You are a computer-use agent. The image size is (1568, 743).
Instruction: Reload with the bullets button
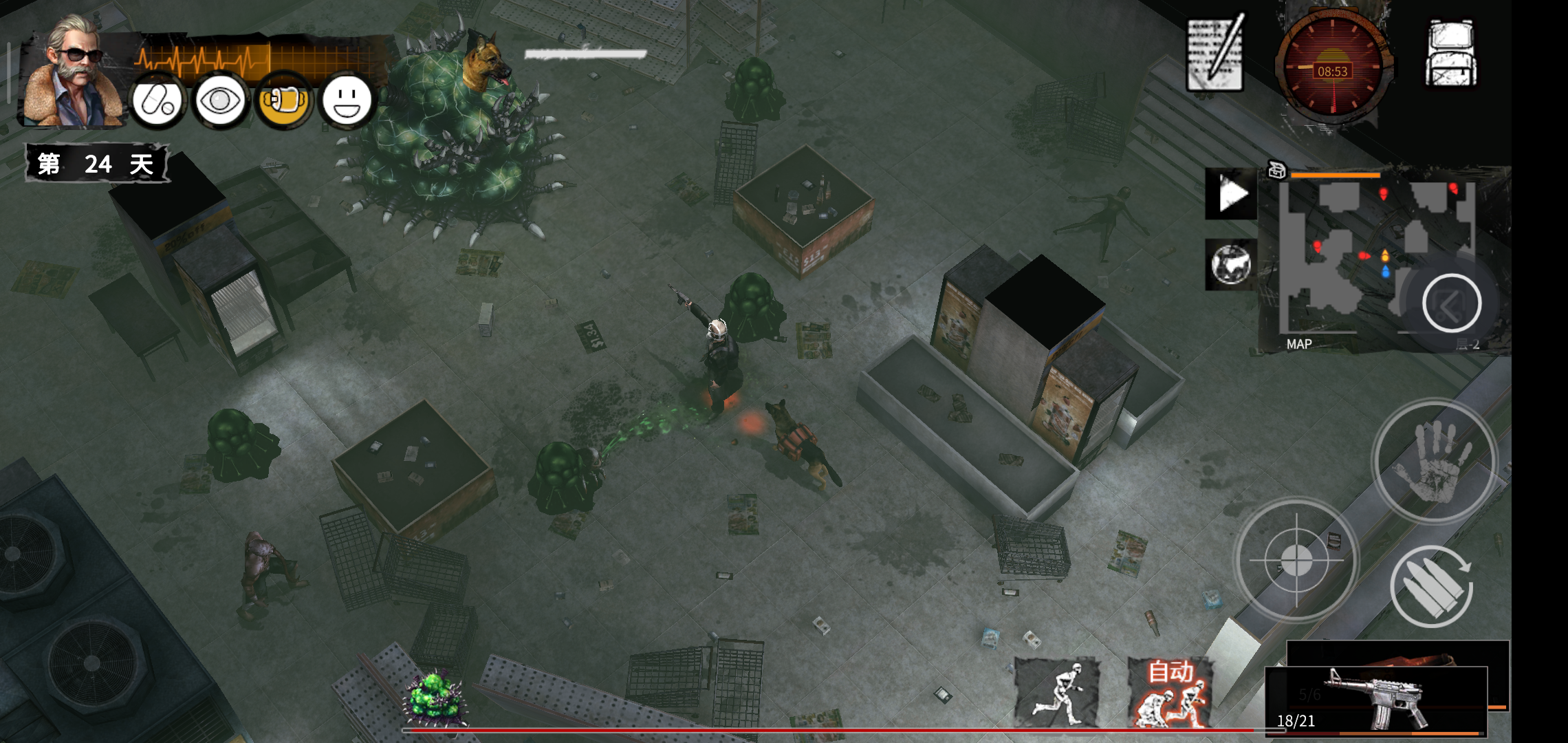pyautogui.click(x=1432, y=586)
